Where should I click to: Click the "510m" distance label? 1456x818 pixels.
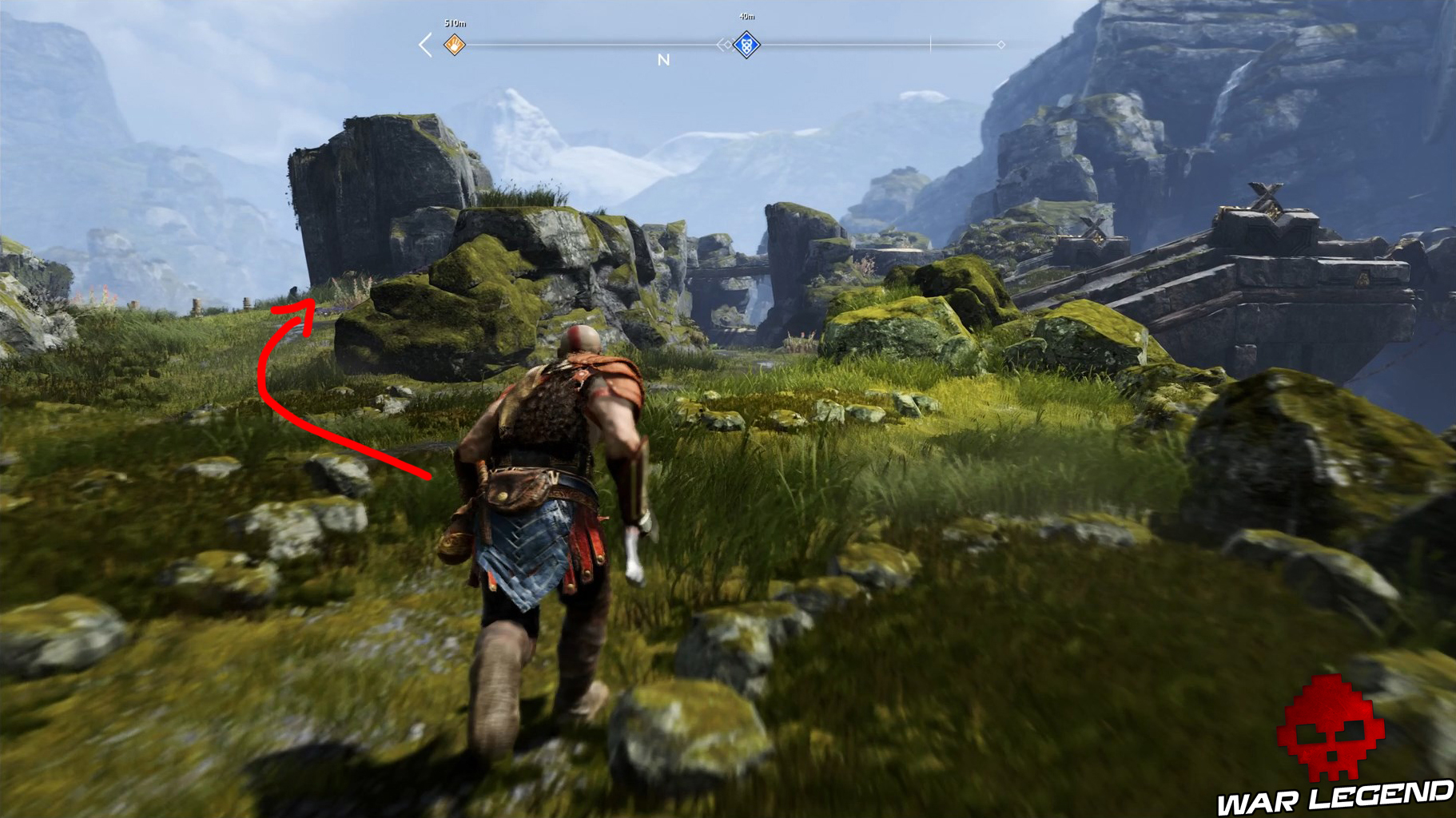point(454,22)
